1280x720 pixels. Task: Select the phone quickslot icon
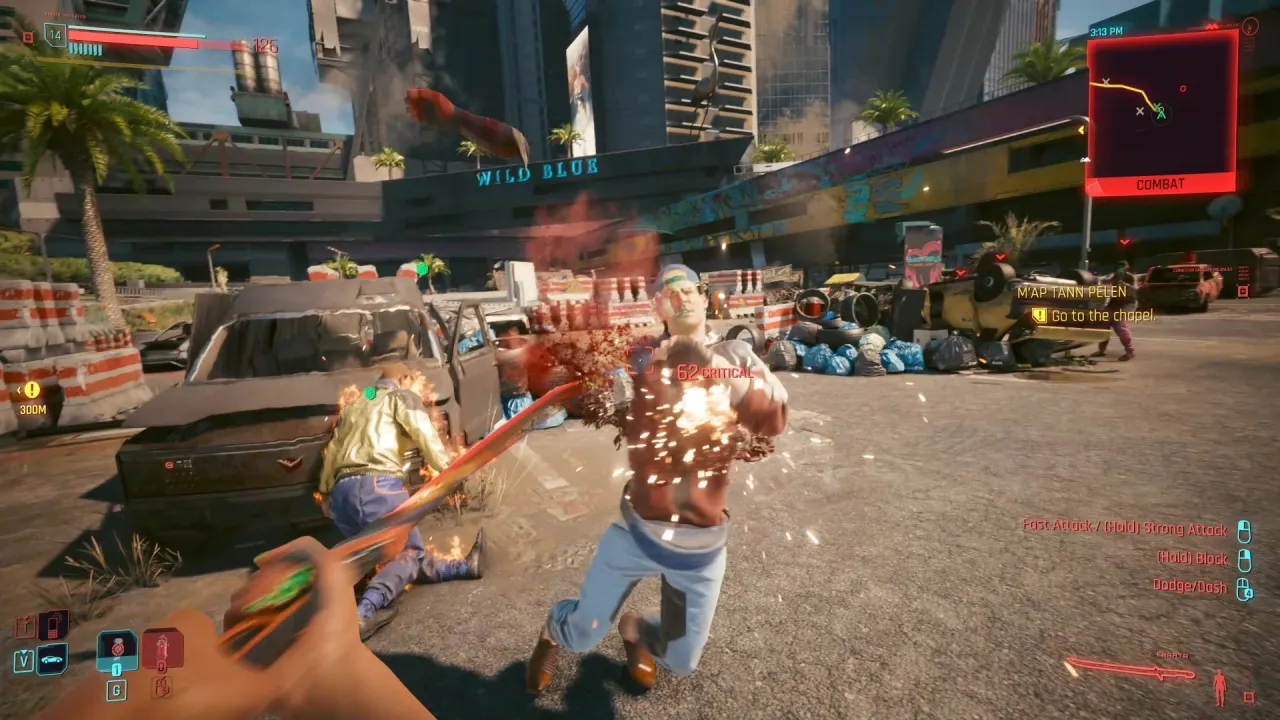(x=53, y=625)
